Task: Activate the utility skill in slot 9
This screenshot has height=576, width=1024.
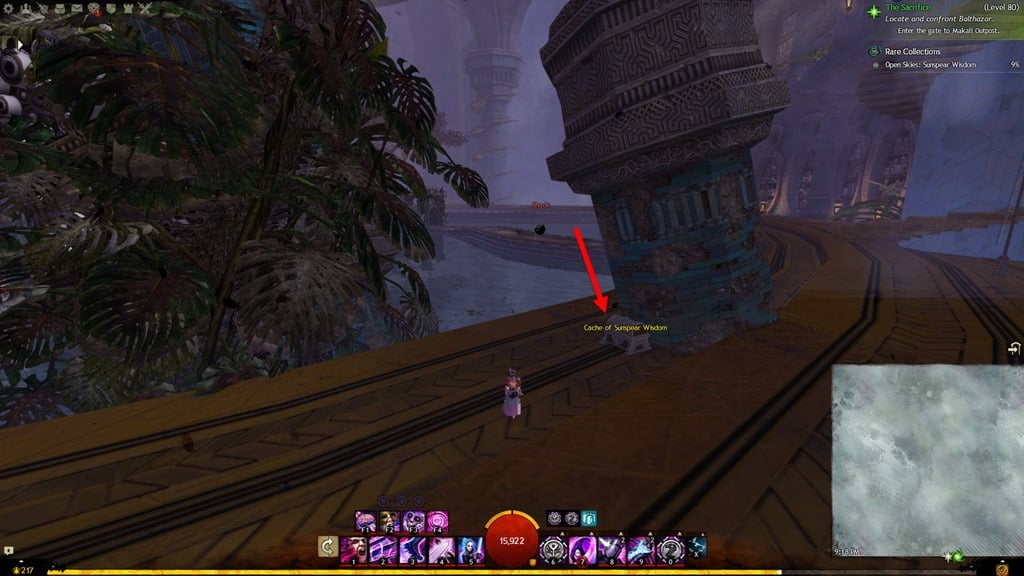Action: 641,549
